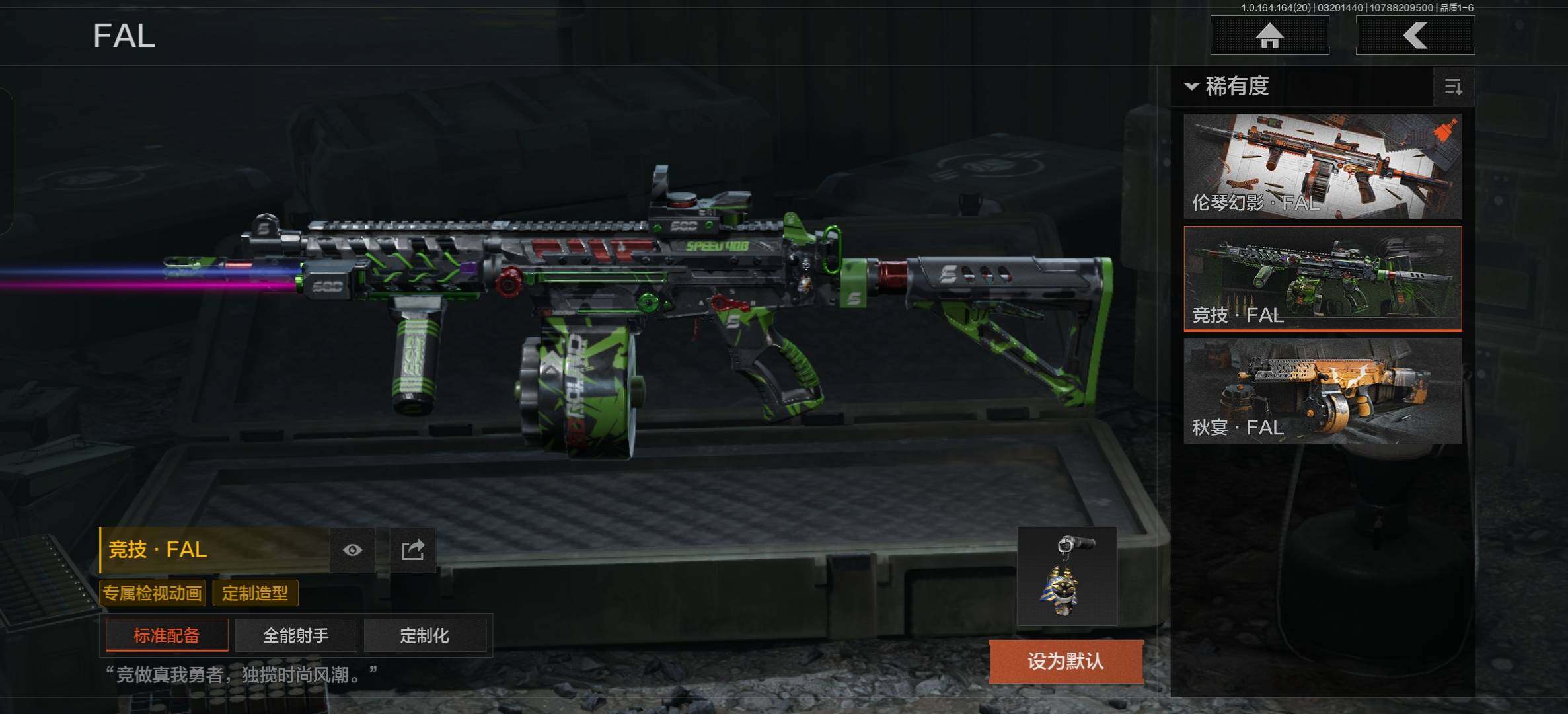Select the 伦琴幻影·FAL skin thumbnail

point(1322,166)
